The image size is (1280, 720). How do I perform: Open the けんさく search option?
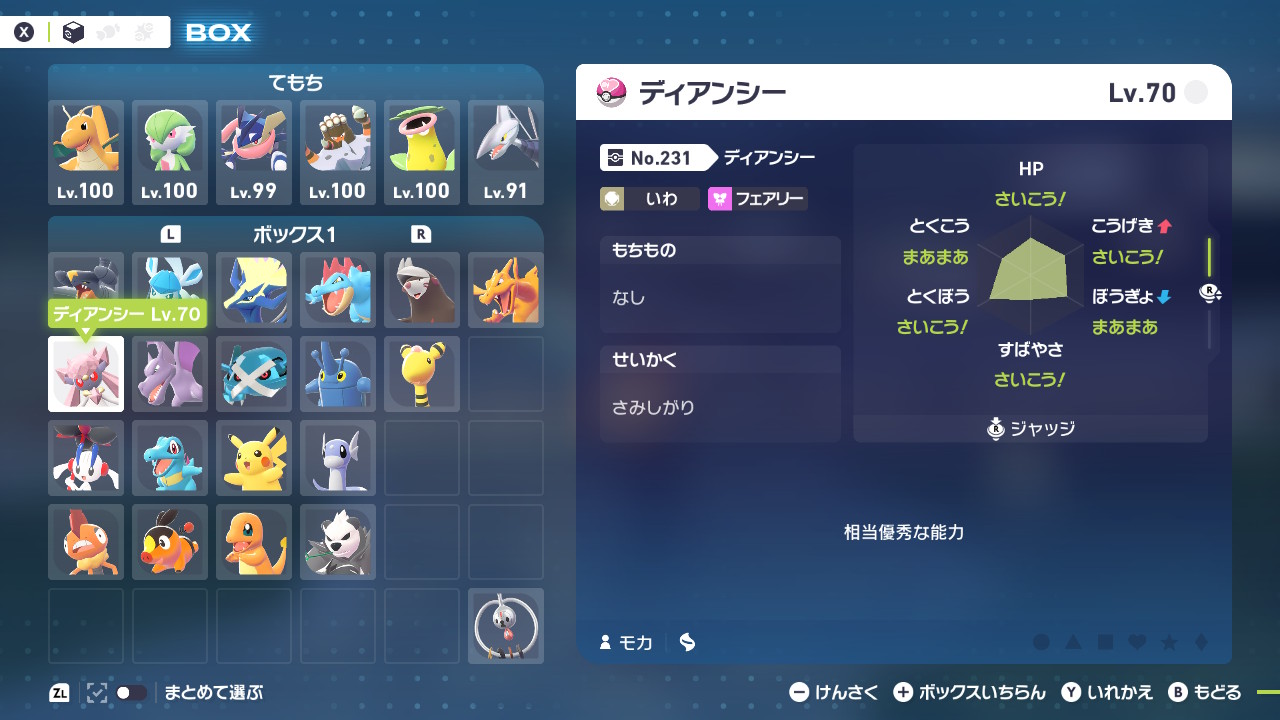tap(834, 692)
